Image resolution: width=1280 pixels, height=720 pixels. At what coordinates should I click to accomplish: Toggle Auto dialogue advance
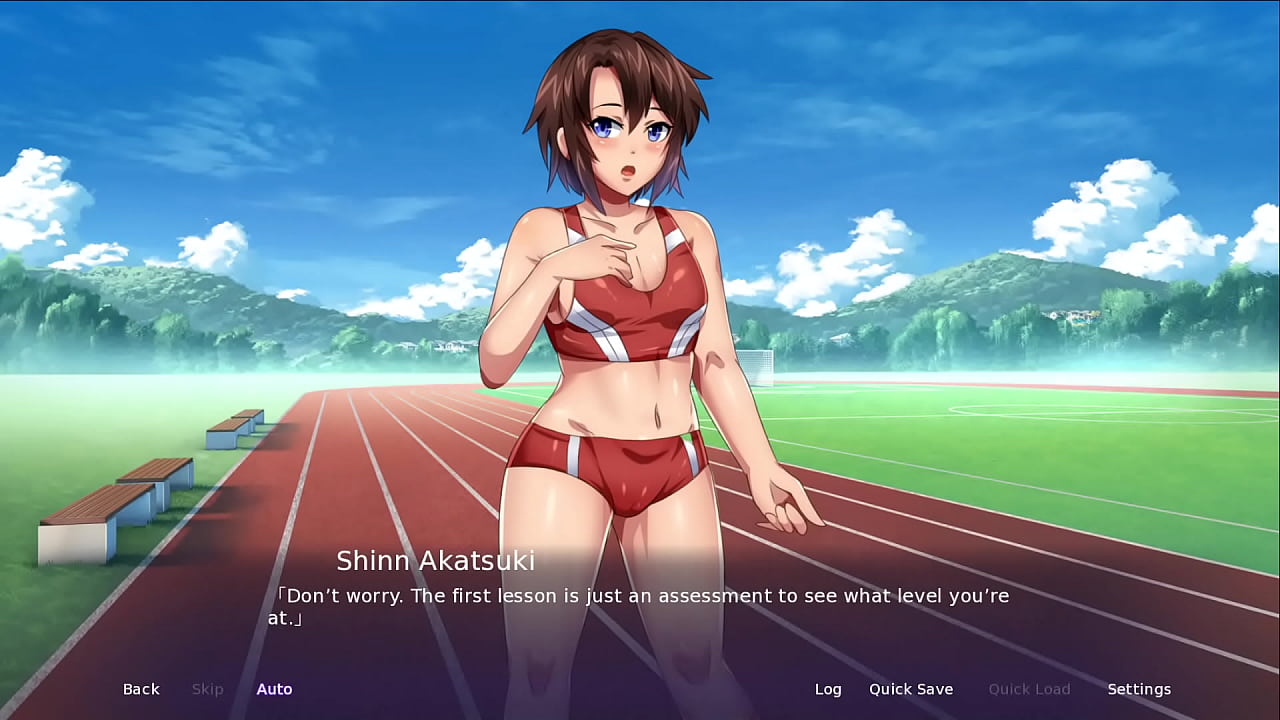274,689
